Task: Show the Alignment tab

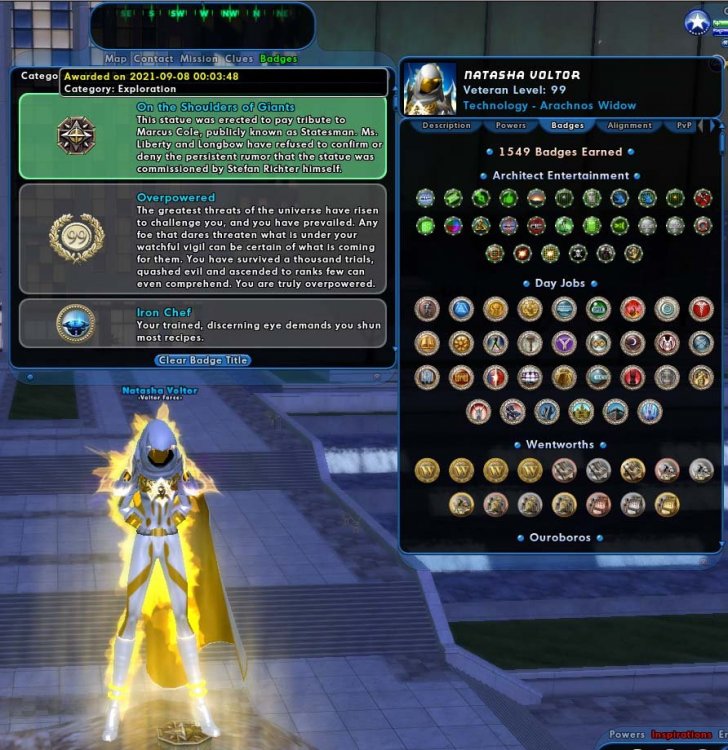Action: coord(630,126)
